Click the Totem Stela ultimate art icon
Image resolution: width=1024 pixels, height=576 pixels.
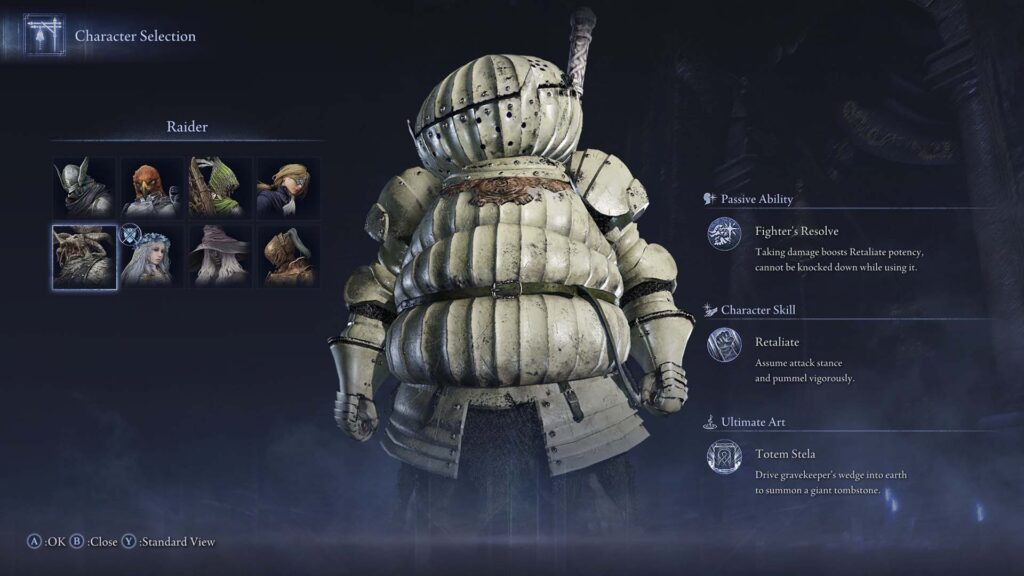(x=724, y=458)
